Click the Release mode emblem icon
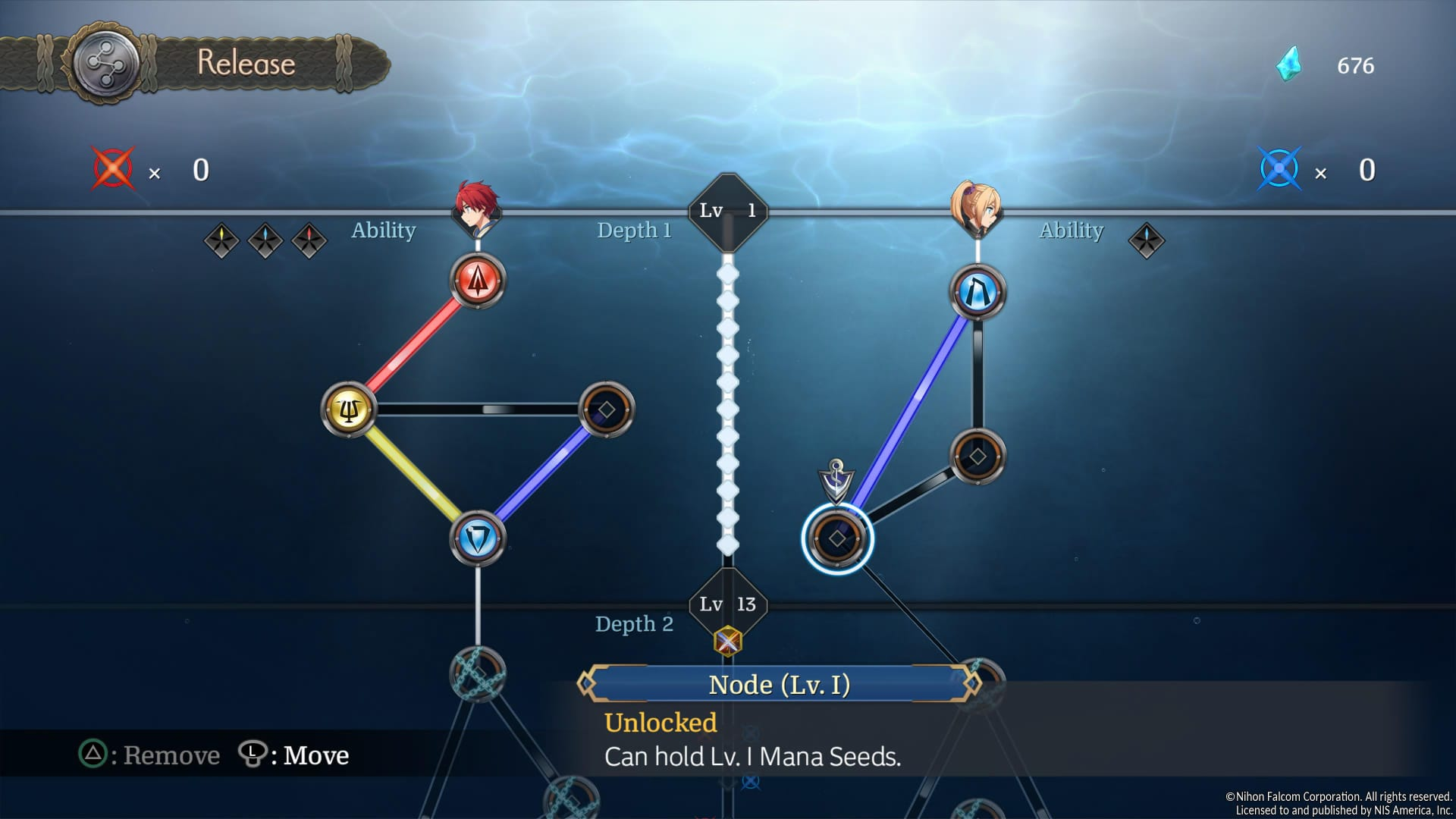 (105, 64)
